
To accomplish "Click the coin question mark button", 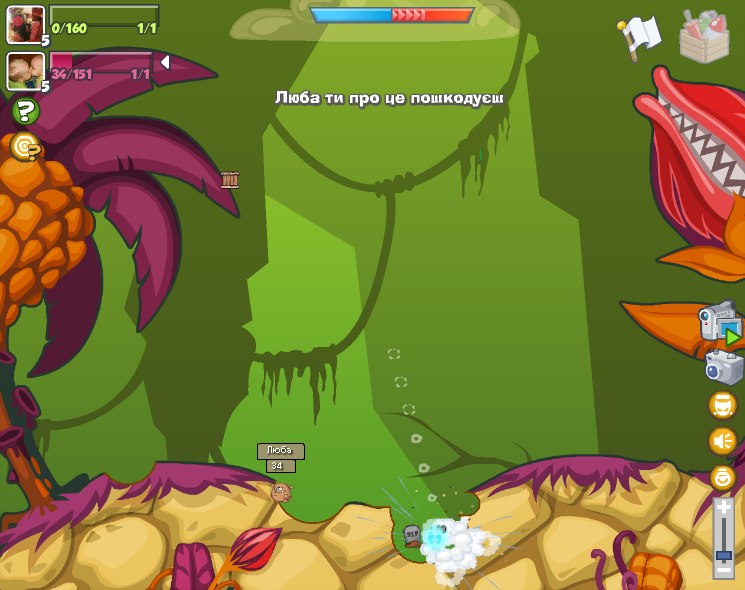I will 25,147.
